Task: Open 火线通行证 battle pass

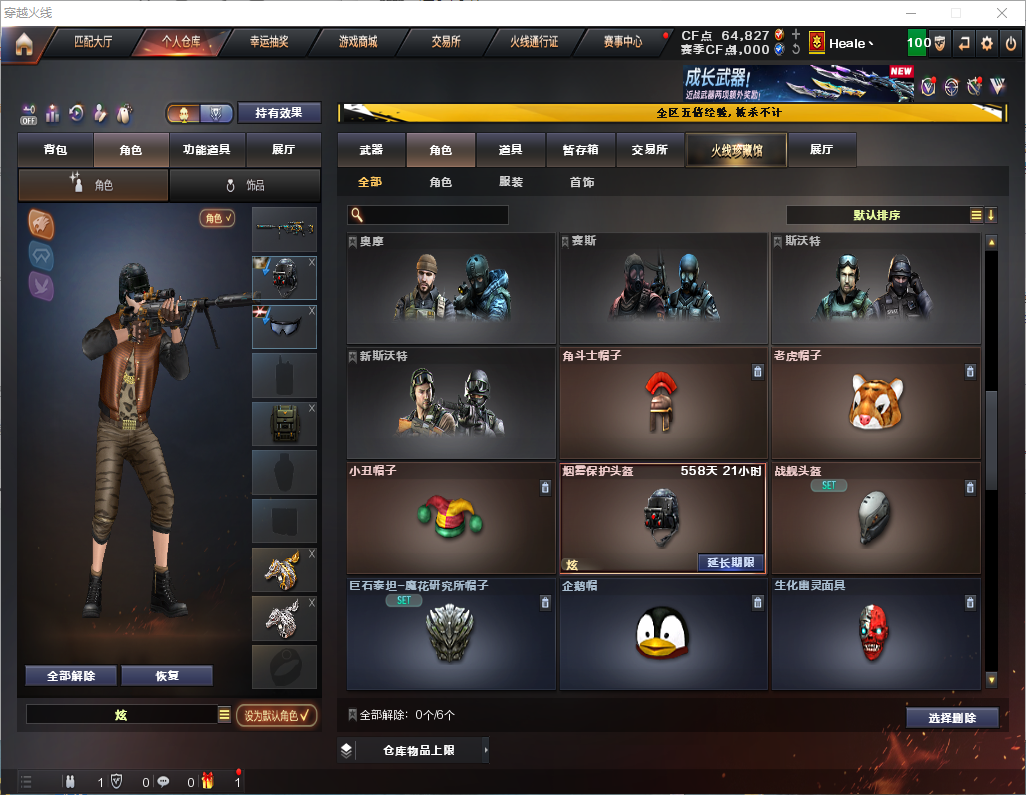Action: 534,43
